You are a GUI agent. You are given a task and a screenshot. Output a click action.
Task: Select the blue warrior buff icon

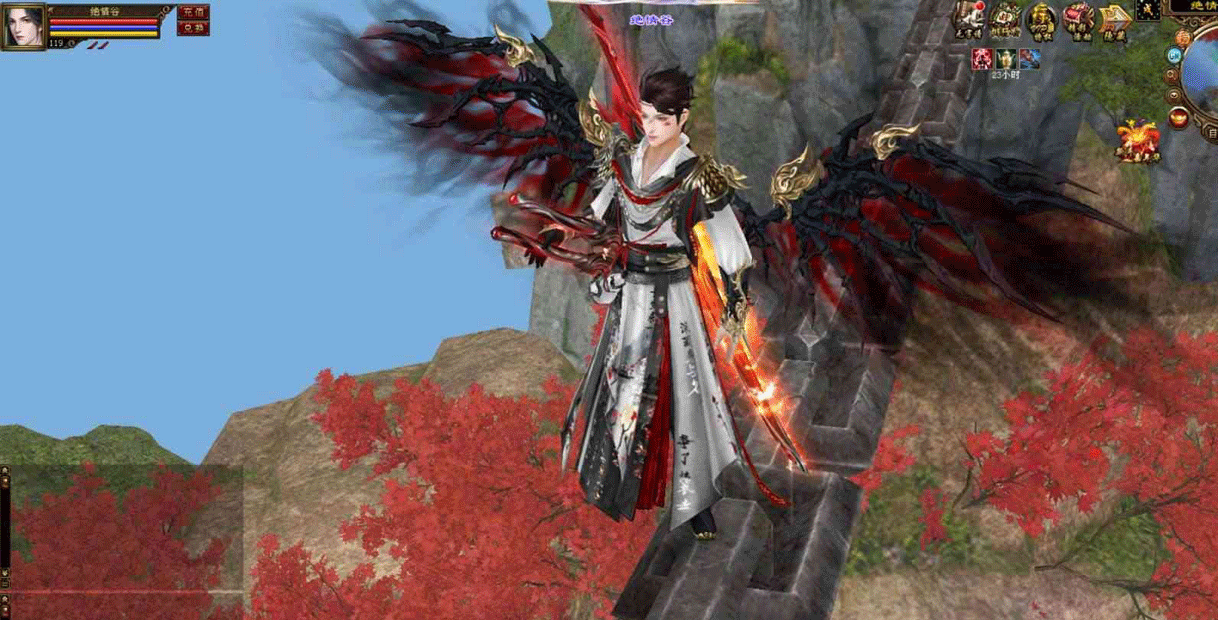click(1029, 58)
